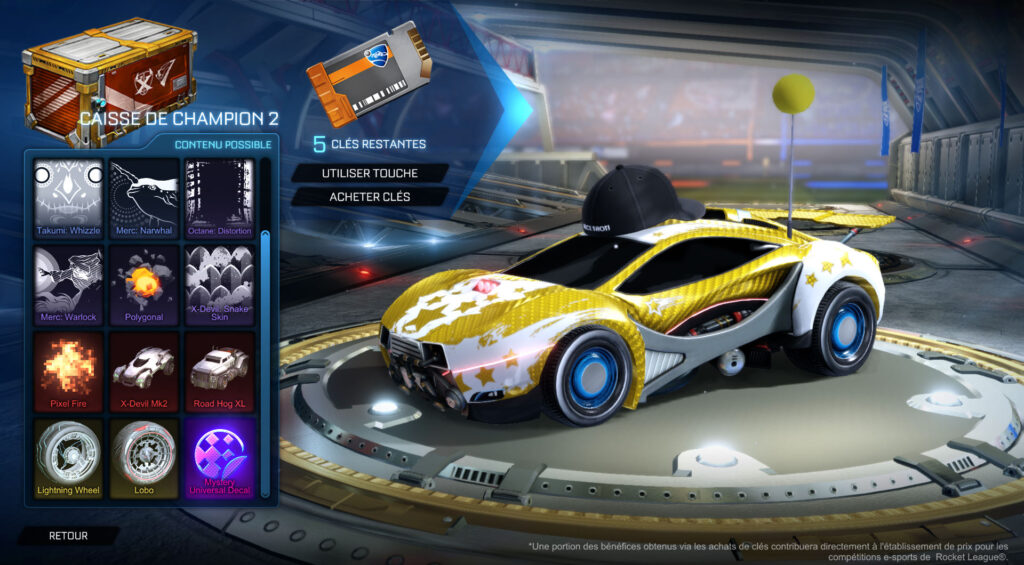The width and height of the screenshot is (1024, 565).
Task: Choose the X-Devil Mk2 car
Action: pos(142,370)
